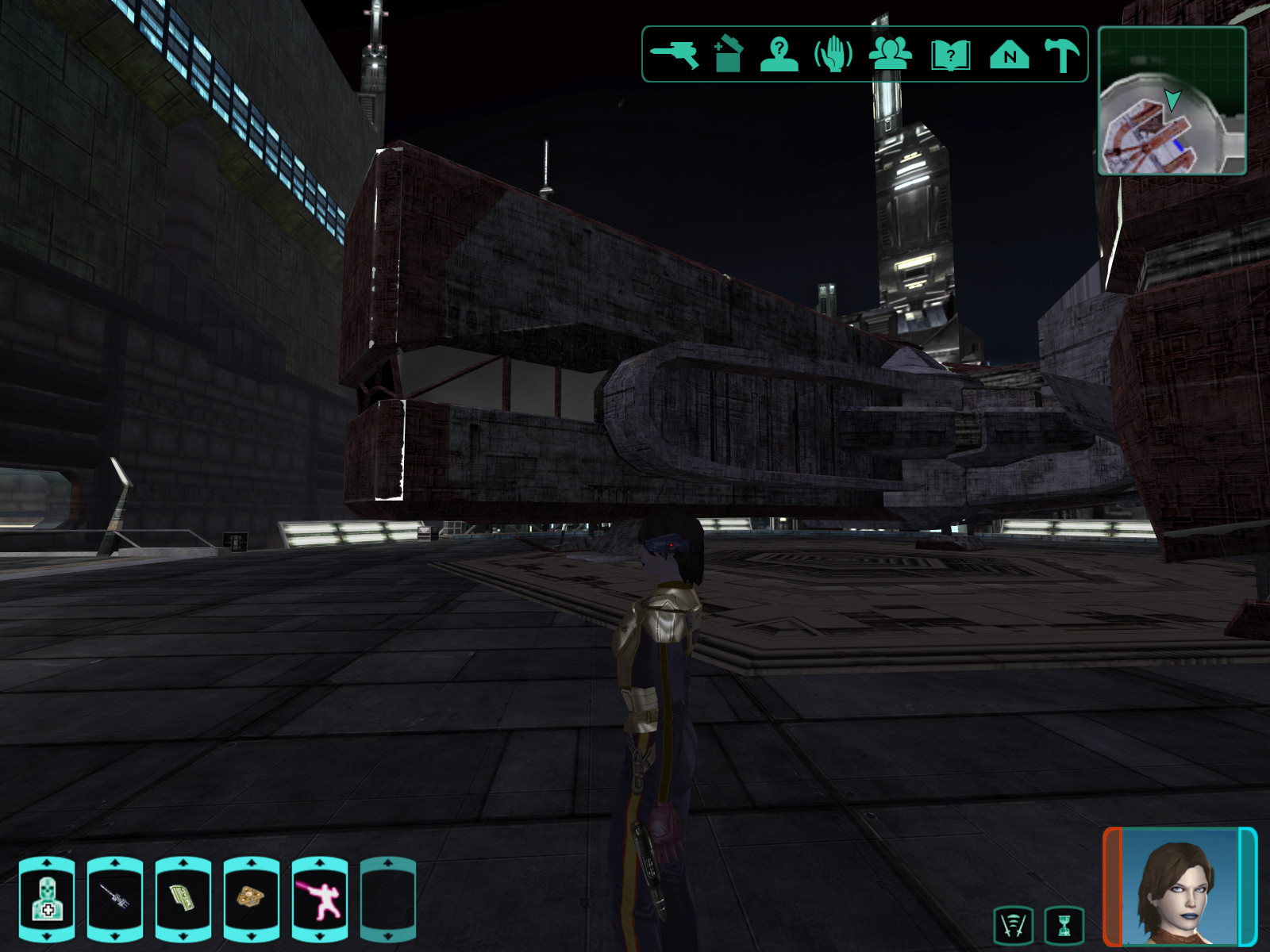Activate the pink fighter ability slot
Screen dimensions: 1270x952
tap(320, 900)
